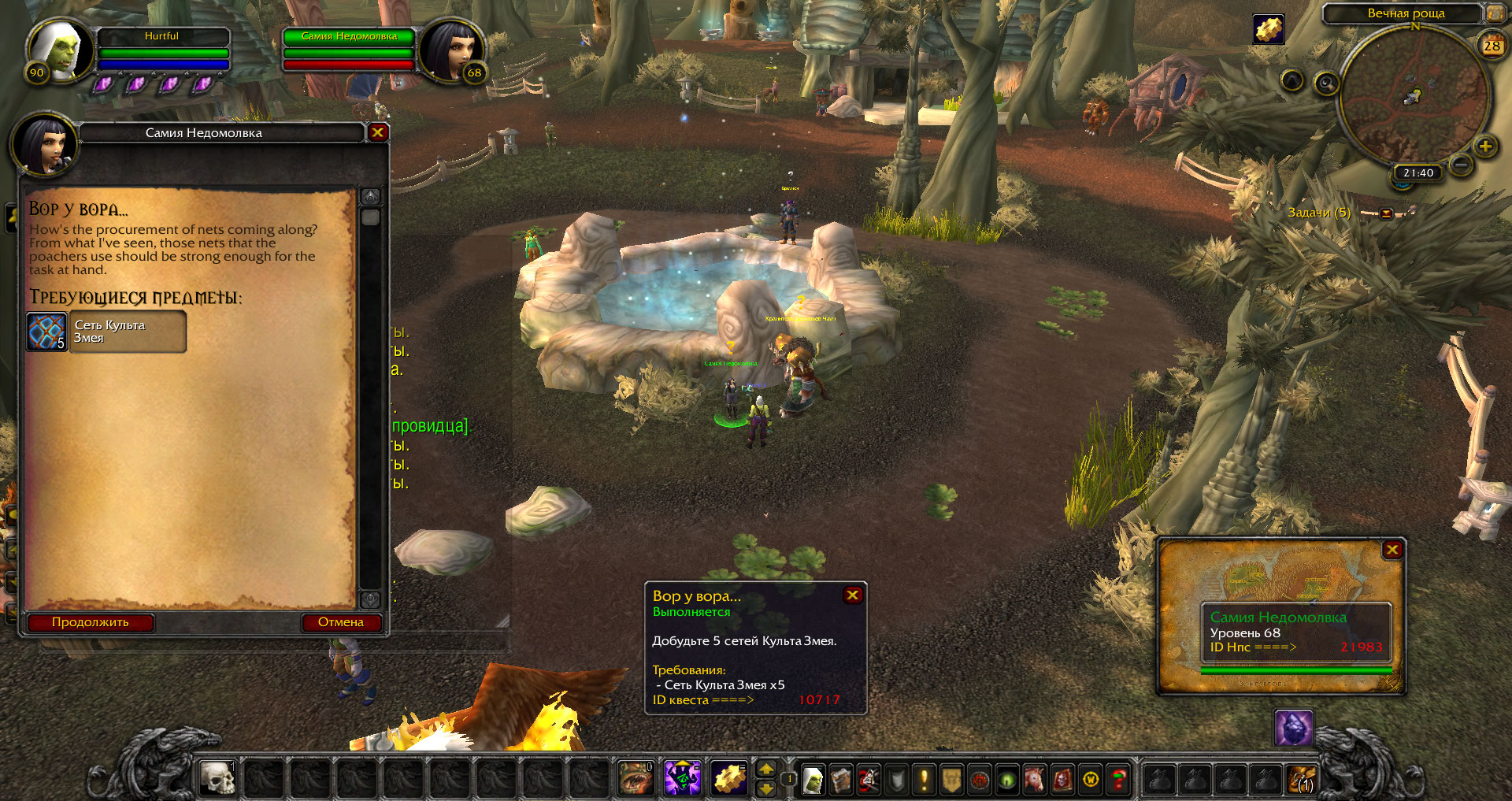This screenshot has height=801, width=1512.
Task: Zoom out the minimap with minus button
Action: [x=1461, y=165]
